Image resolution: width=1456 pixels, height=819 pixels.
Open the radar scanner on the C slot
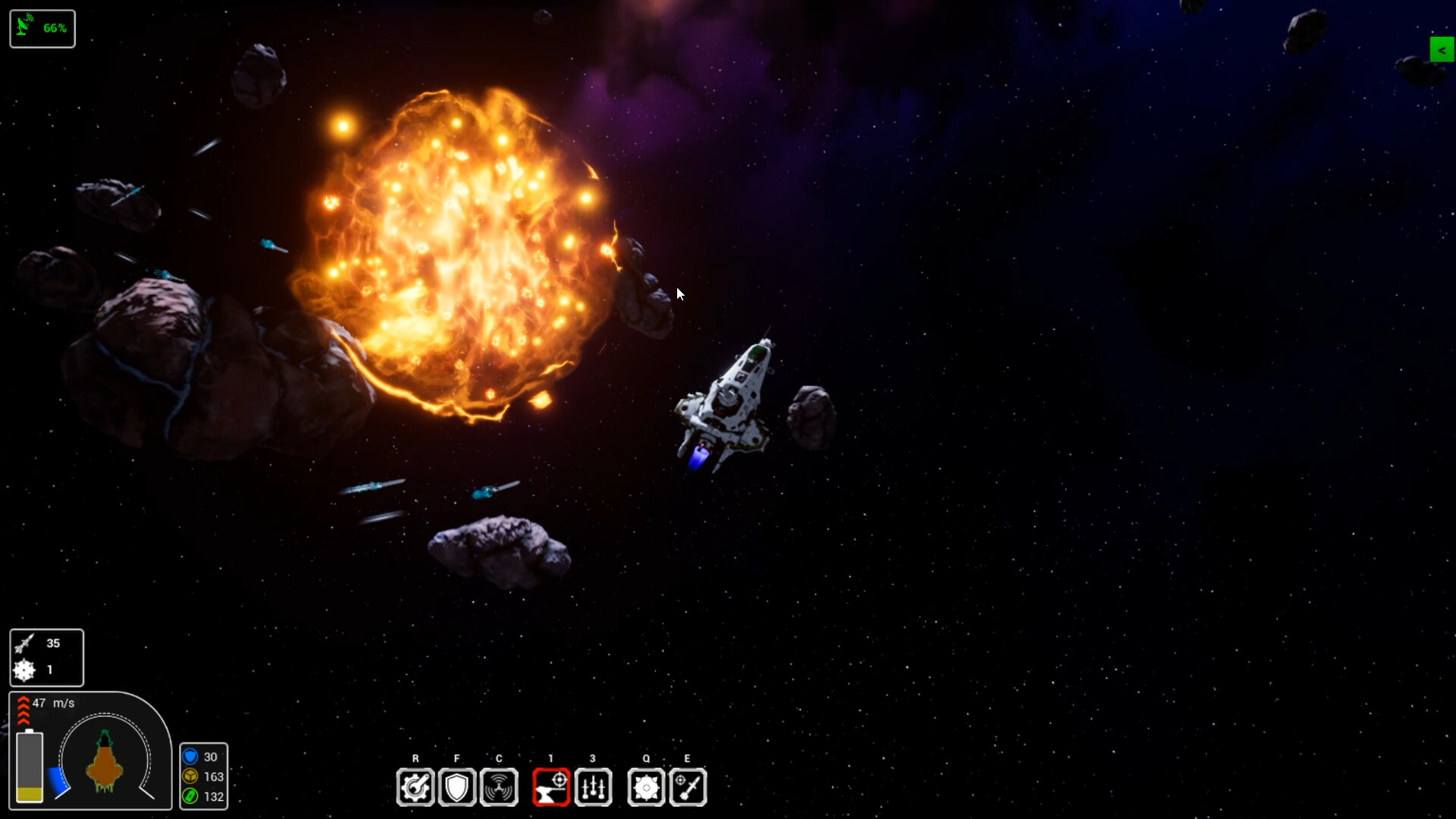point(500,787)
